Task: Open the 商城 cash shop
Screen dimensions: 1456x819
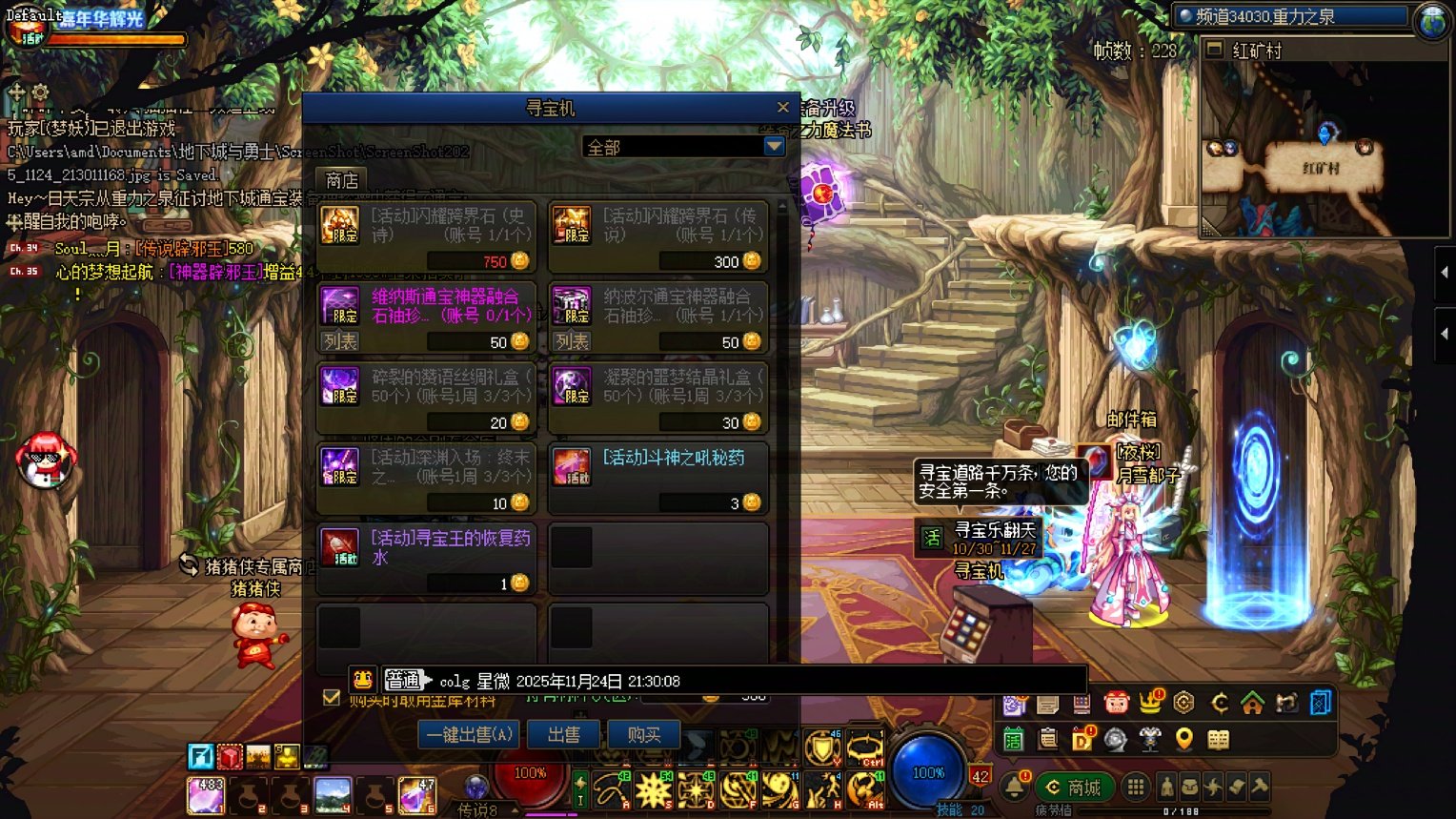Action: click(1075, 788)
